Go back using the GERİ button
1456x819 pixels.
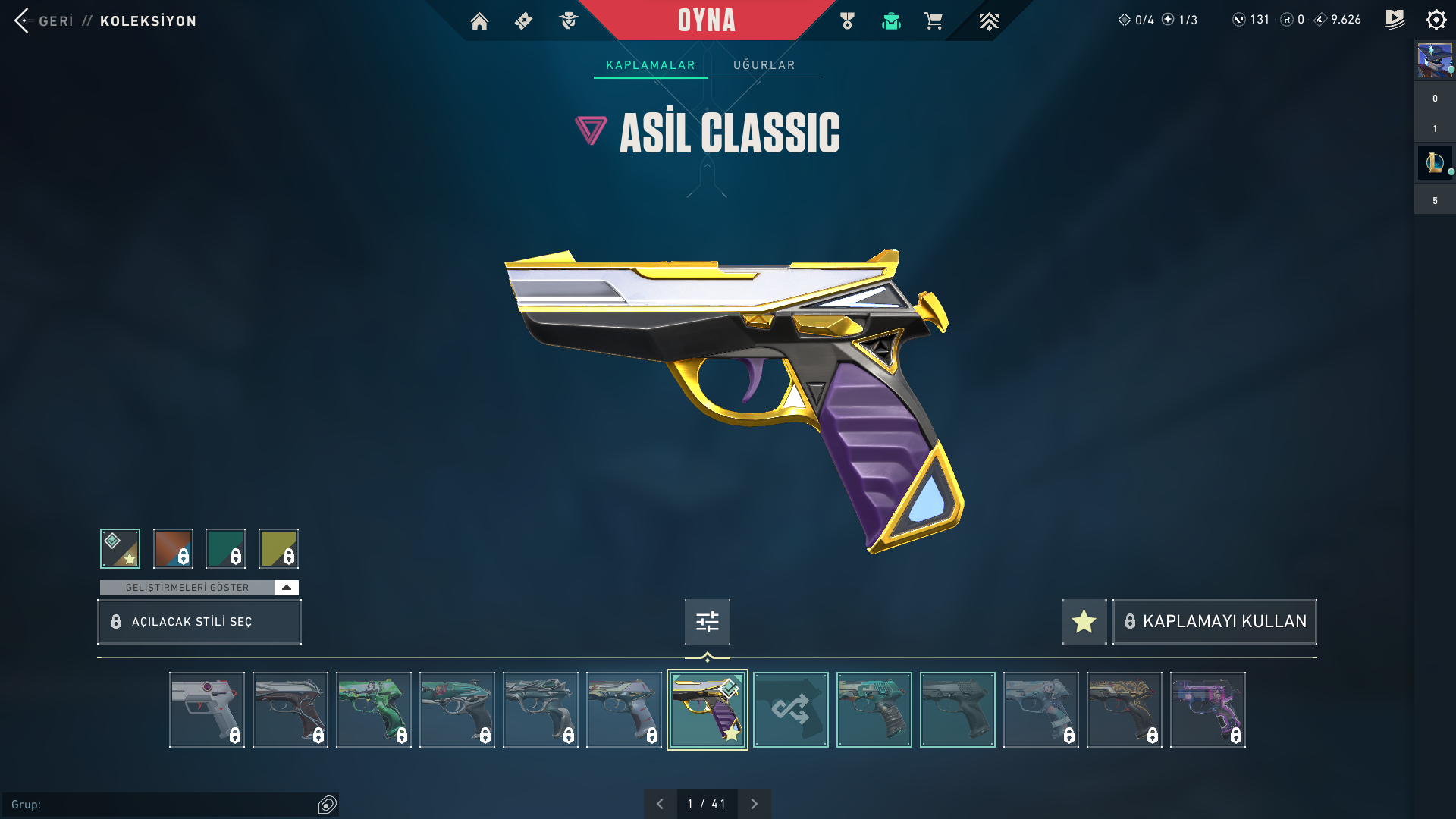click(x=44, y=20)
